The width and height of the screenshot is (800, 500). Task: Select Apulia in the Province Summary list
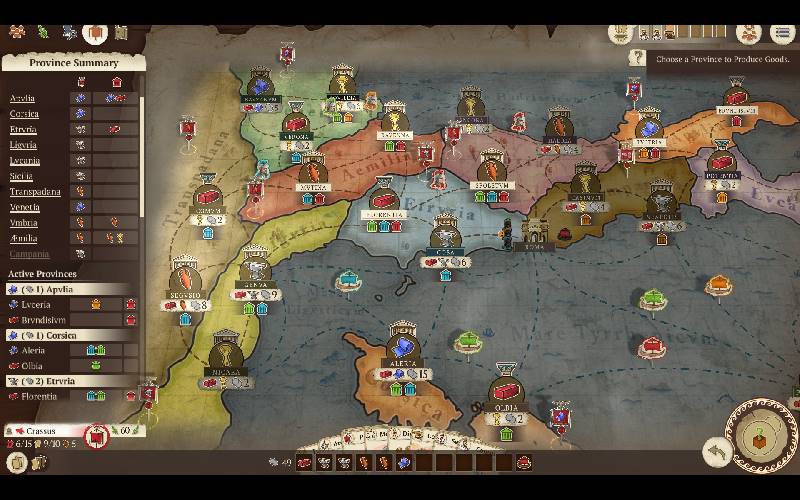(23, 98)
